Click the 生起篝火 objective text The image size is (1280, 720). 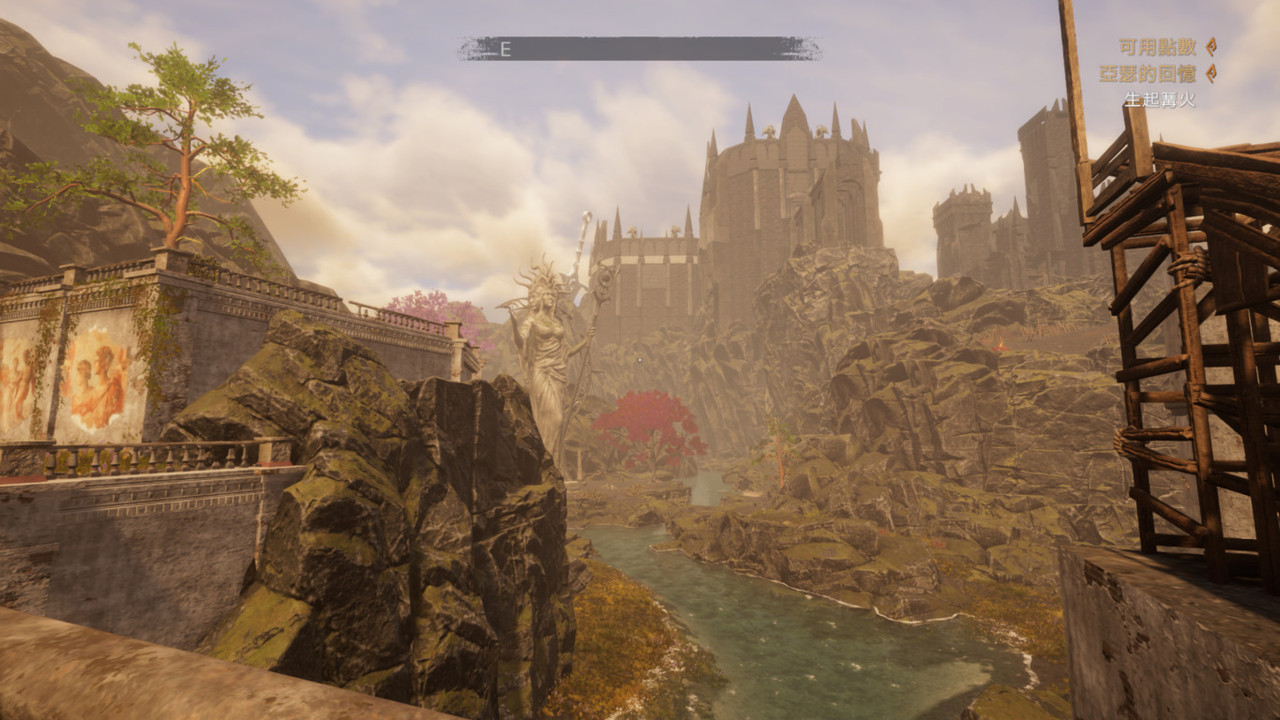click(1159, 100)
